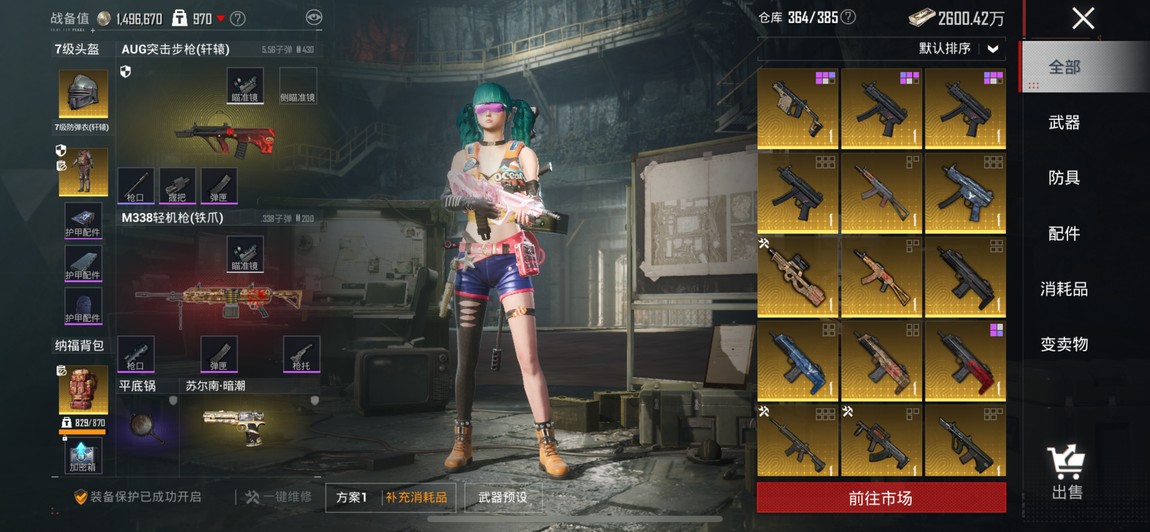
Task: Click the level 7 helmet slot
Action: pos(83,95)
